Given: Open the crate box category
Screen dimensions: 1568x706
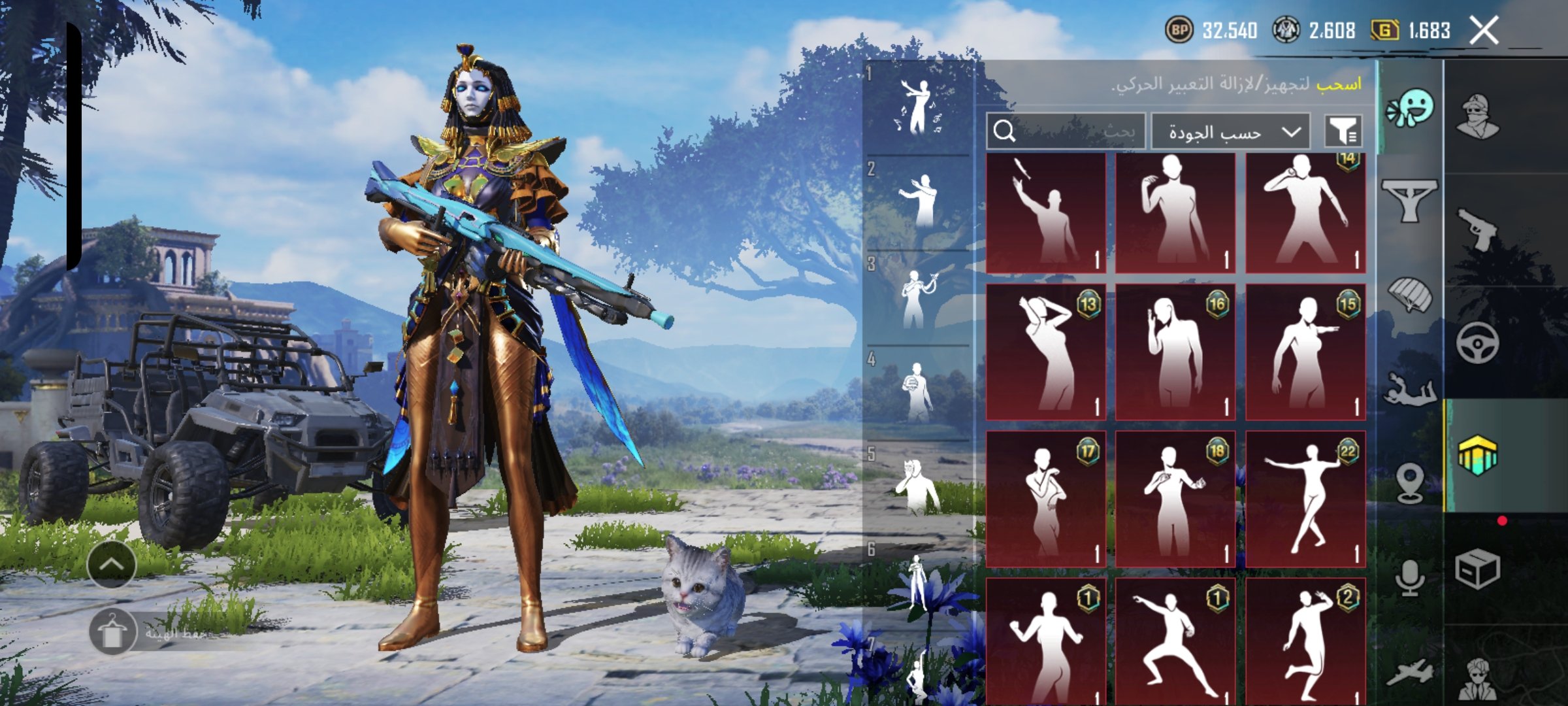Looking at the screenshot, I should 1477,569.
